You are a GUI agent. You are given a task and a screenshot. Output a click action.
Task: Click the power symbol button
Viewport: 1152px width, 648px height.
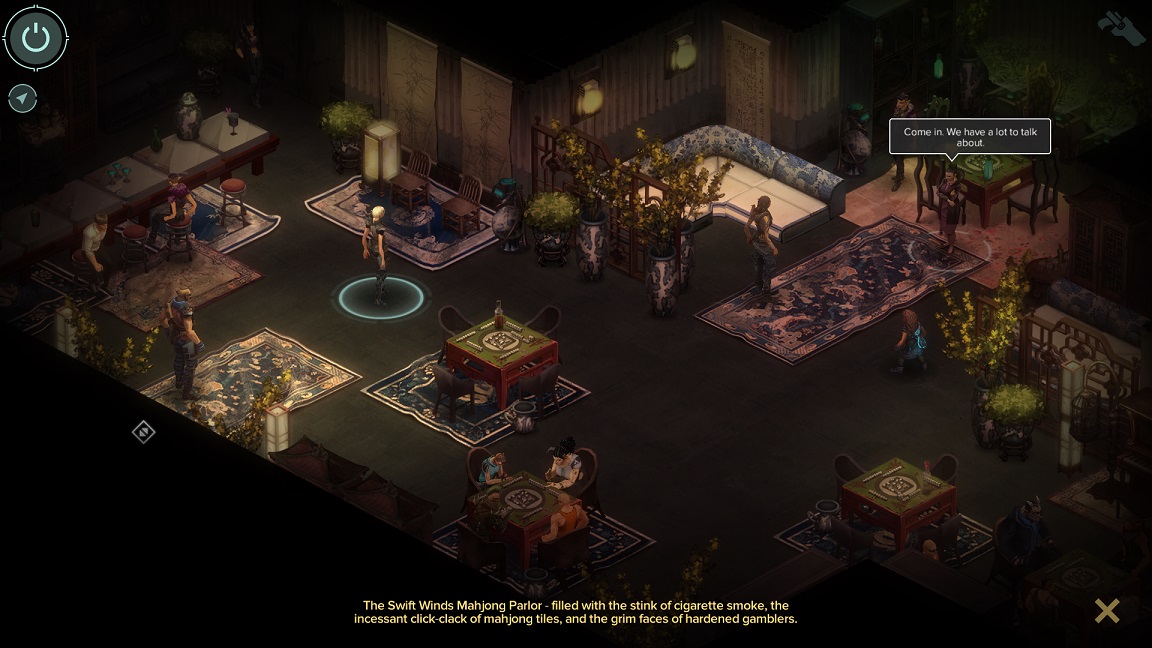click(x=36, y=38)
